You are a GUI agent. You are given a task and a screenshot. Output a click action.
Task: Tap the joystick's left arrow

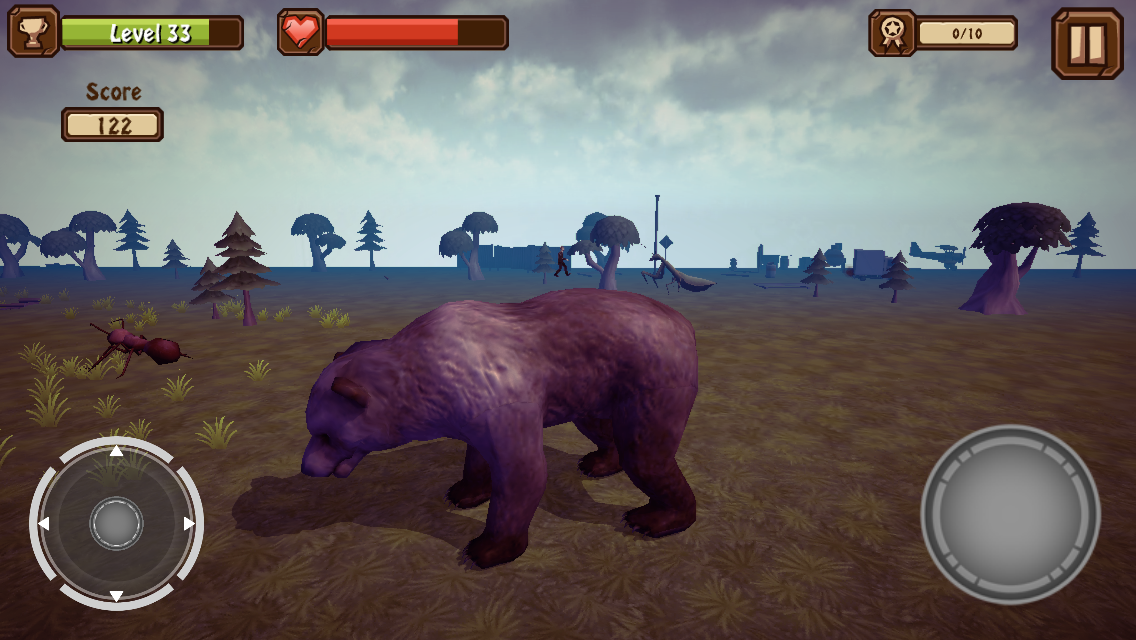pyautogui.click(x=44, y=523)
